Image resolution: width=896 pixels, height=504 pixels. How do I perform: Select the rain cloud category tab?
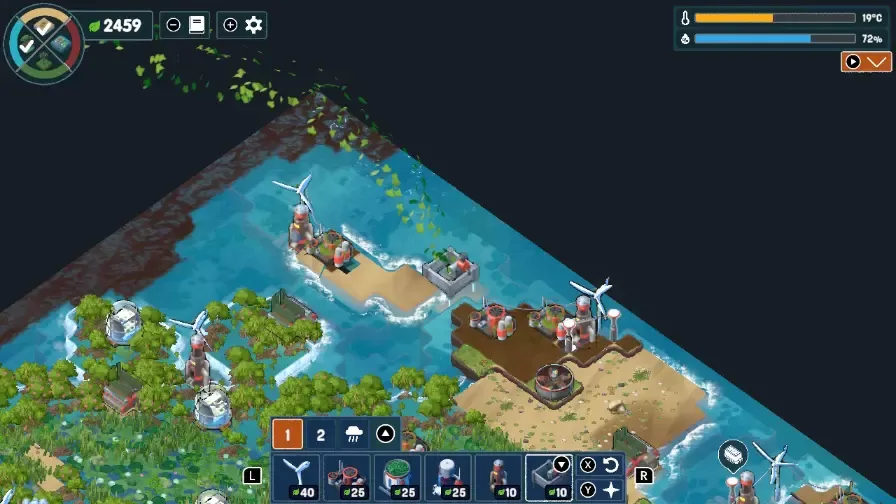pos(353,434)
